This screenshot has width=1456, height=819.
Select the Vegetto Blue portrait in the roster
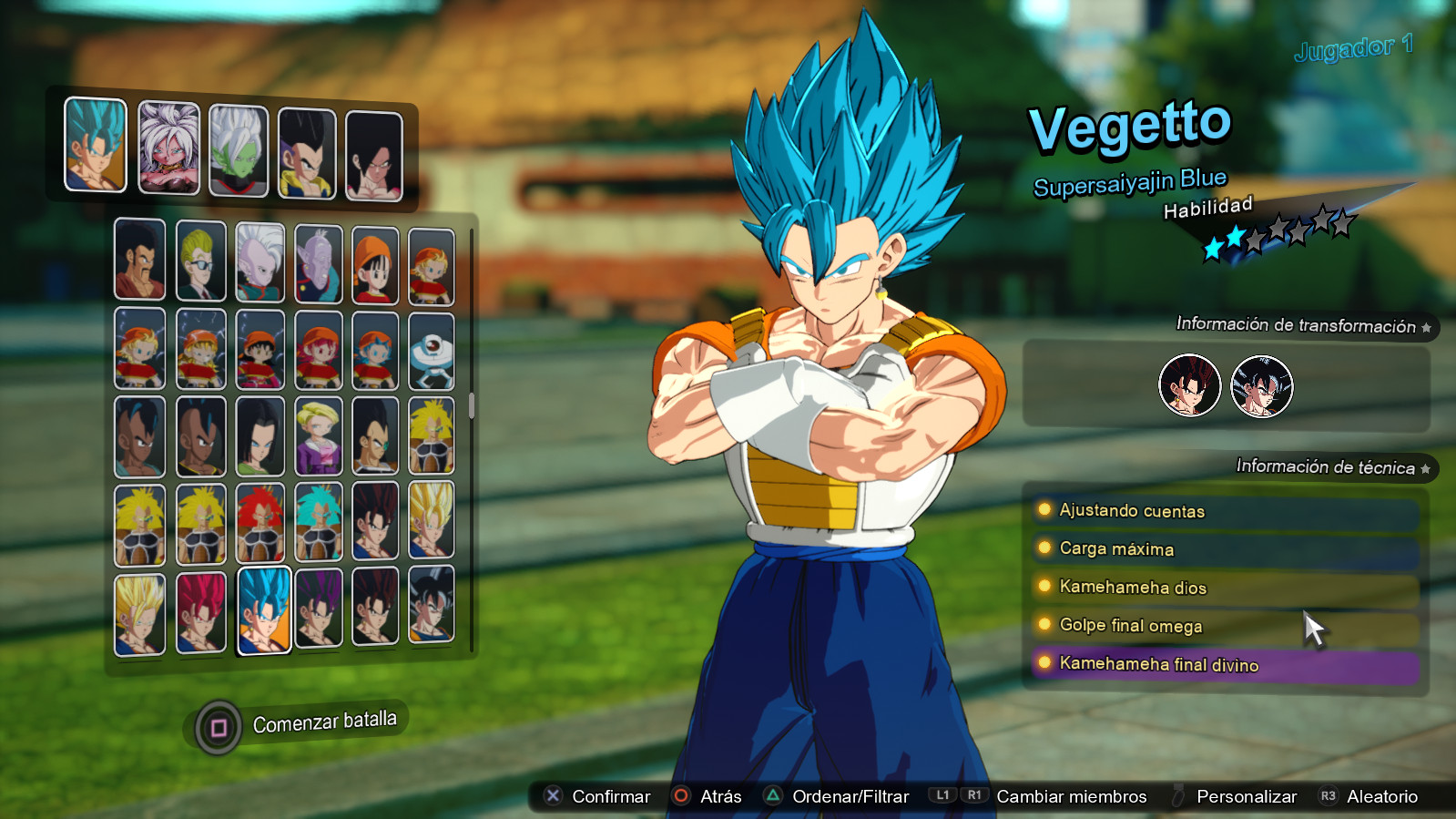click(264, 609)
